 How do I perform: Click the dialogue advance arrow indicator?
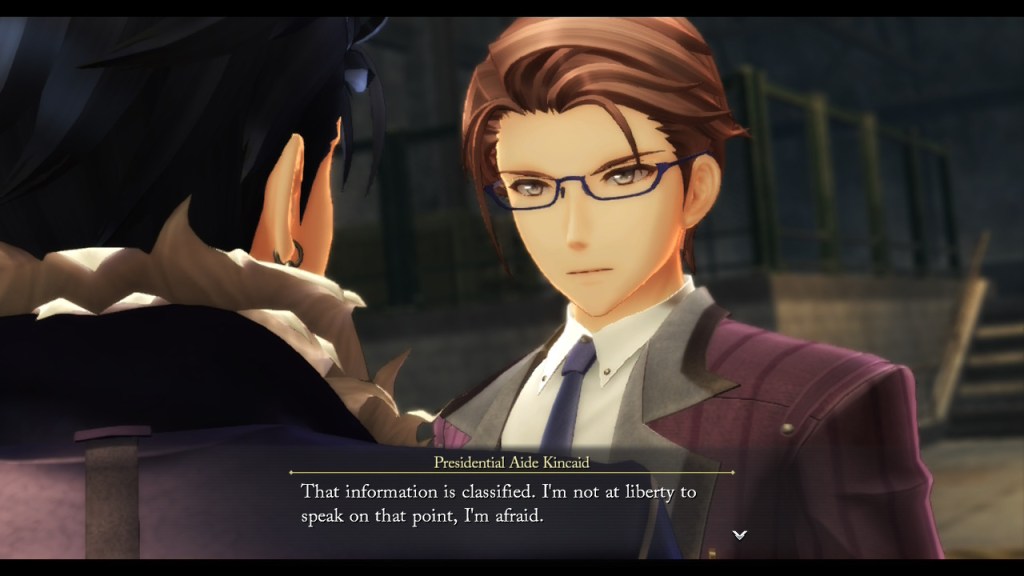tap(739, 535)
